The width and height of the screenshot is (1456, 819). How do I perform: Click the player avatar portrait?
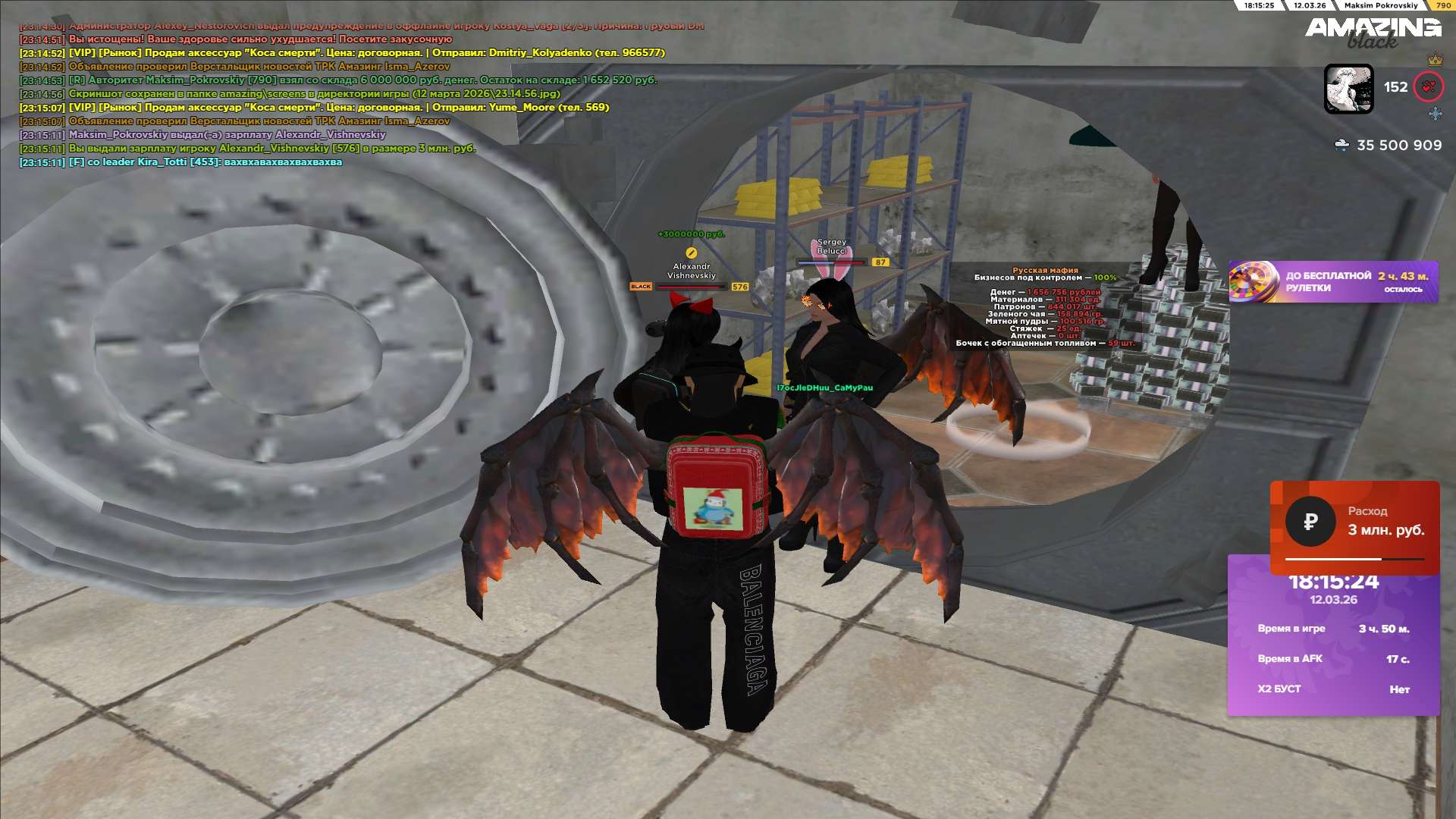(1348, 89)
